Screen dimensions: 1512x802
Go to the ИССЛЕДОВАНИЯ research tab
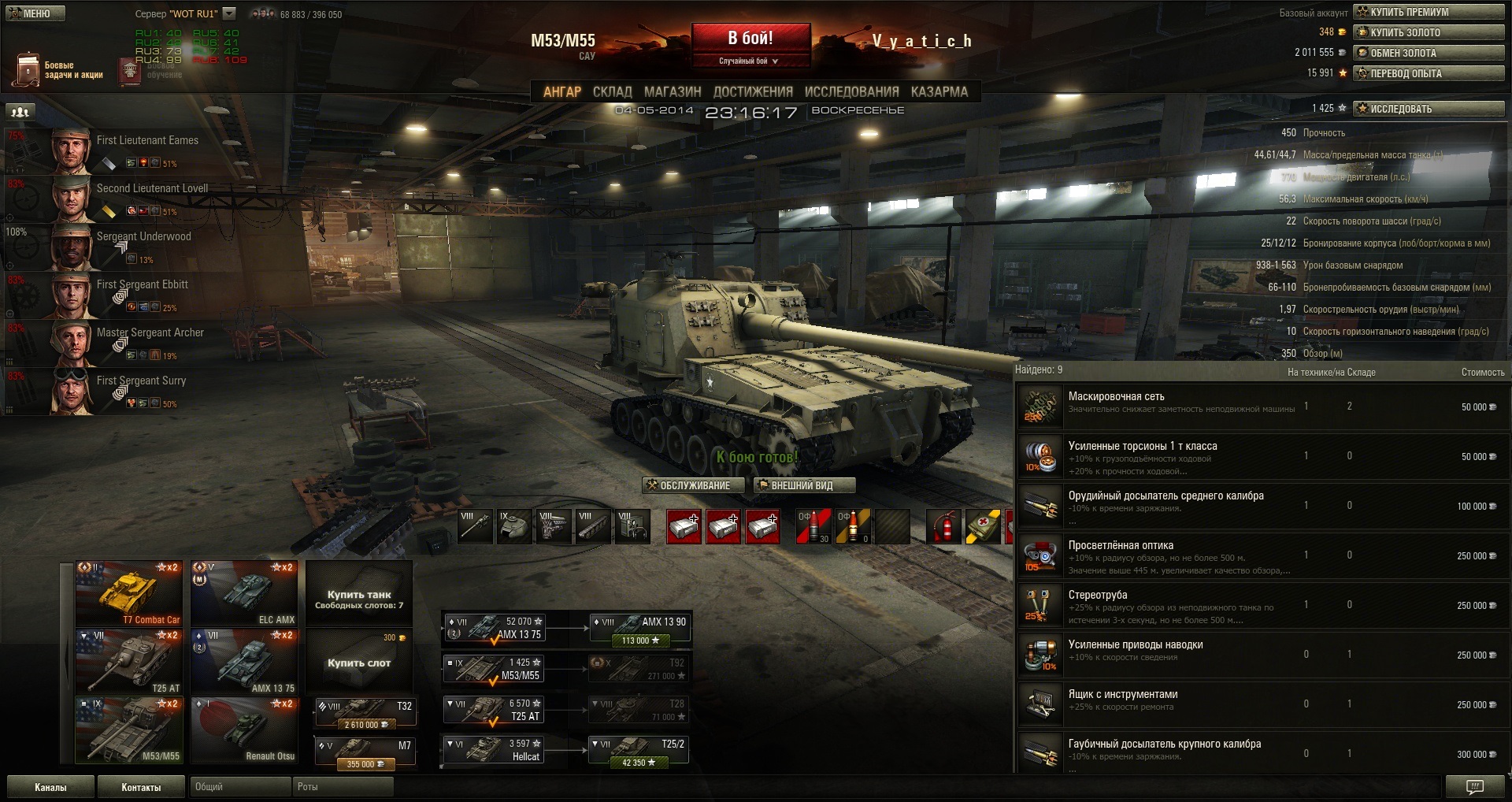coord(851,92)
